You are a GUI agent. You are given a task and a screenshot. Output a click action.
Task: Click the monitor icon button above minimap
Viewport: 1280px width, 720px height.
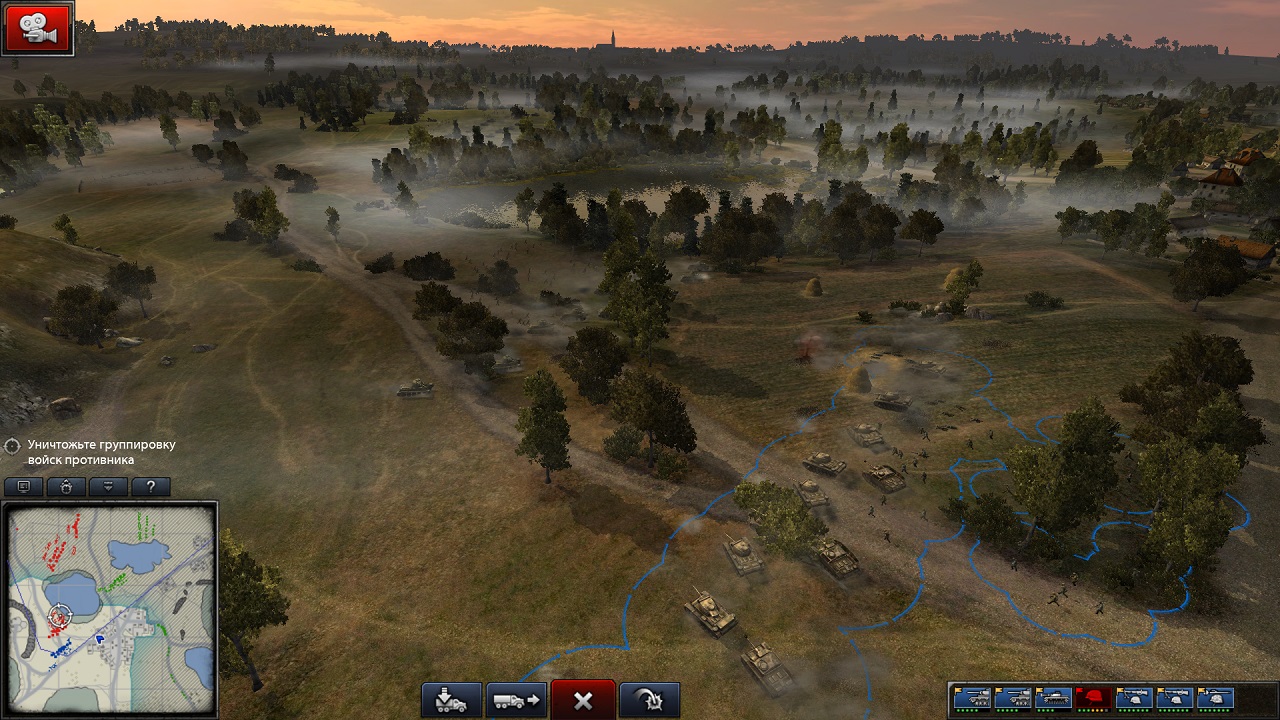[x=23, y=487]
